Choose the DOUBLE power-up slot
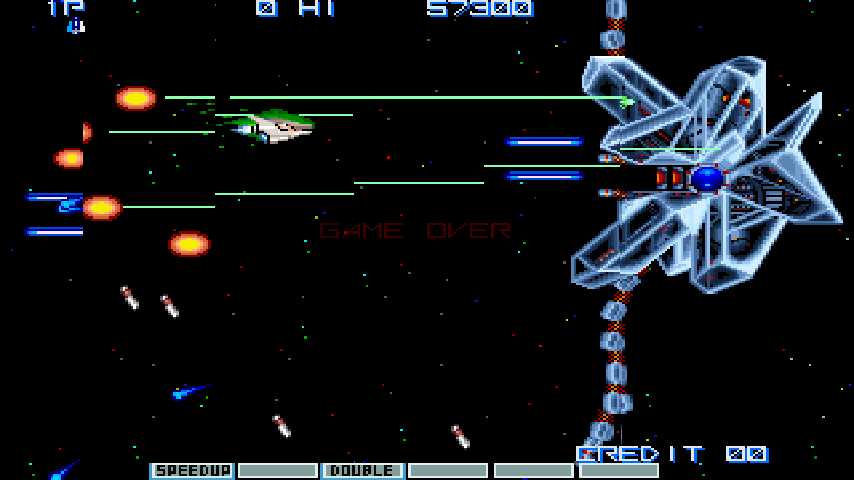Screen dimensions: 854x480 [x=362, y=470]
